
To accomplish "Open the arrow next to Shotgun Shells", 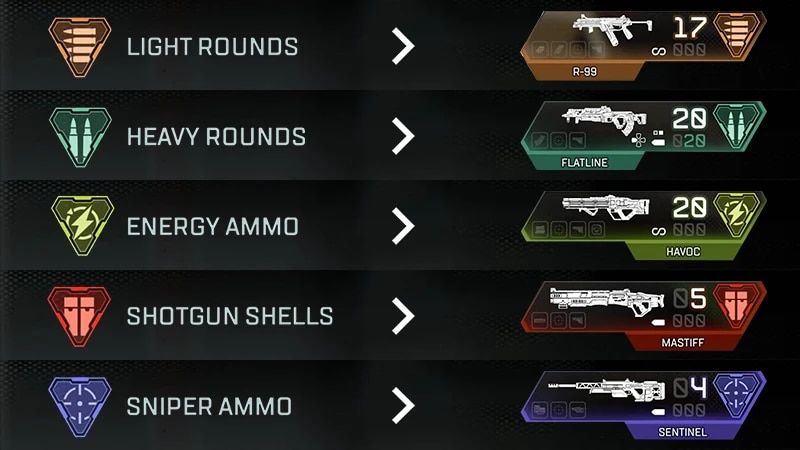I will pos(401,316).
